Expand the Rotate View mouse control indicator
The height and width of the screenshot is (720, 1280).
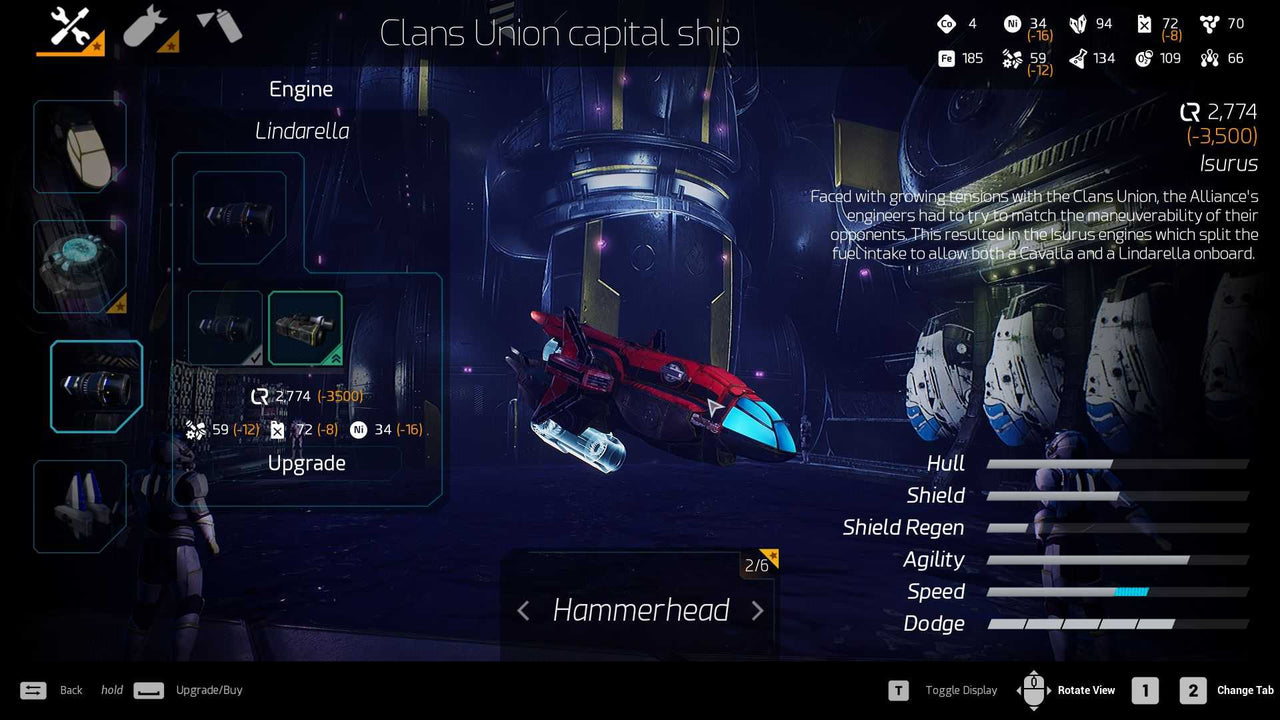pos(1033,690)
